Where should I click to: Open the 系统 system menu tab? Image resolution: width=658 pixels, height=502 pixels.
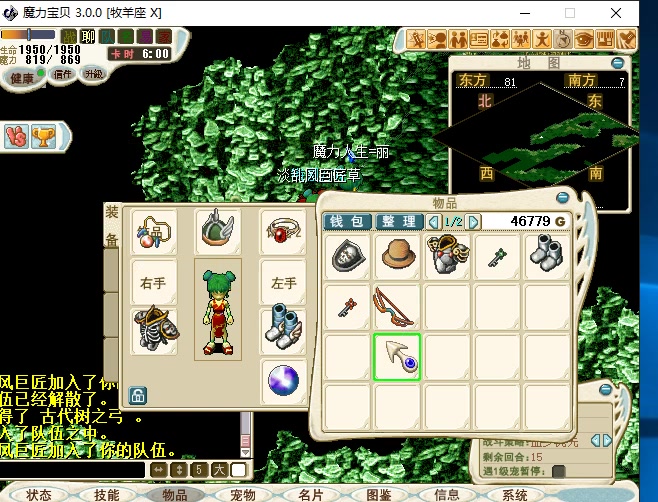[x=515, y=494]
